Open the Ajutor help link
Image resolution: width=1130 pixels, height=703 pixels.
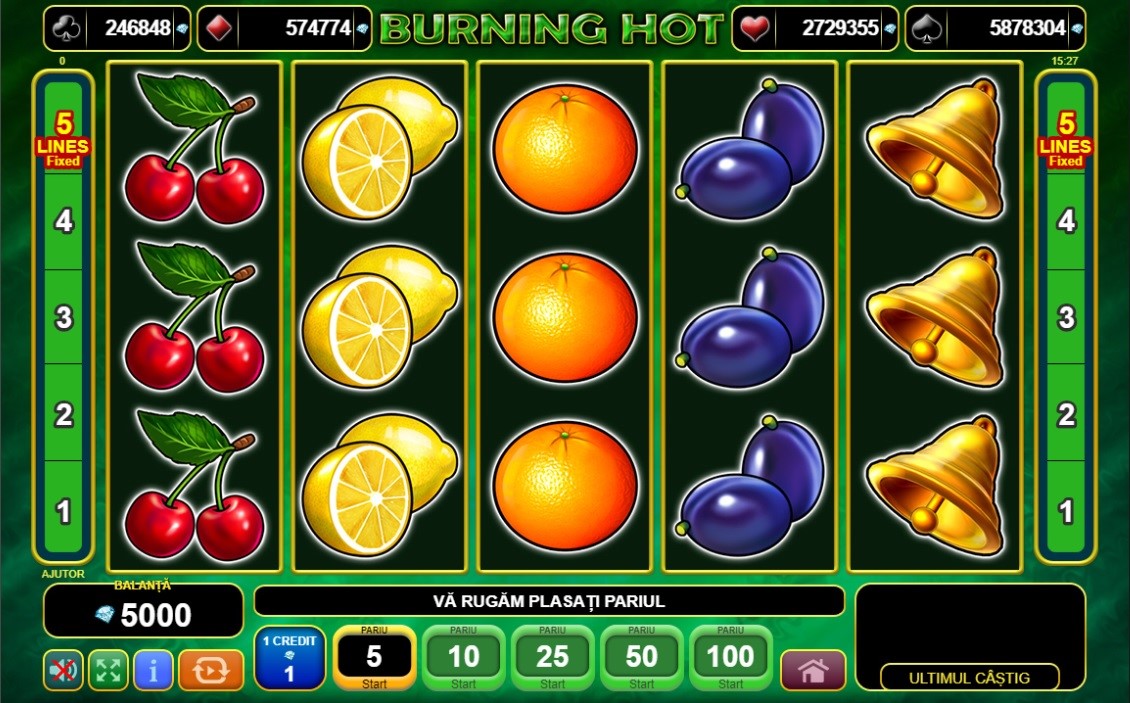(63, 574)
